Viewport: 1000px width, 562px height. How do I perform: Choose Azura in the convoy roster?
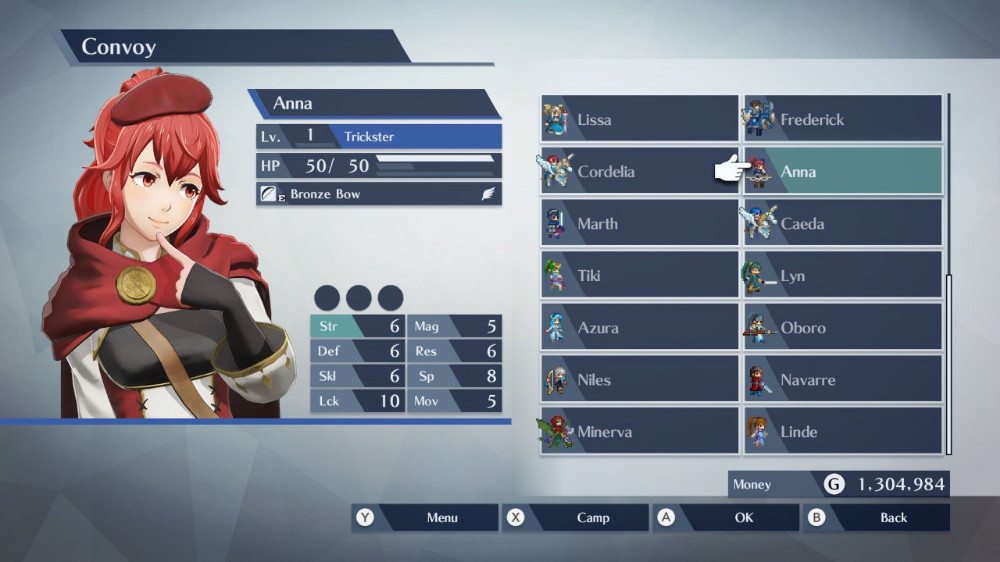(x=640, y=327)
